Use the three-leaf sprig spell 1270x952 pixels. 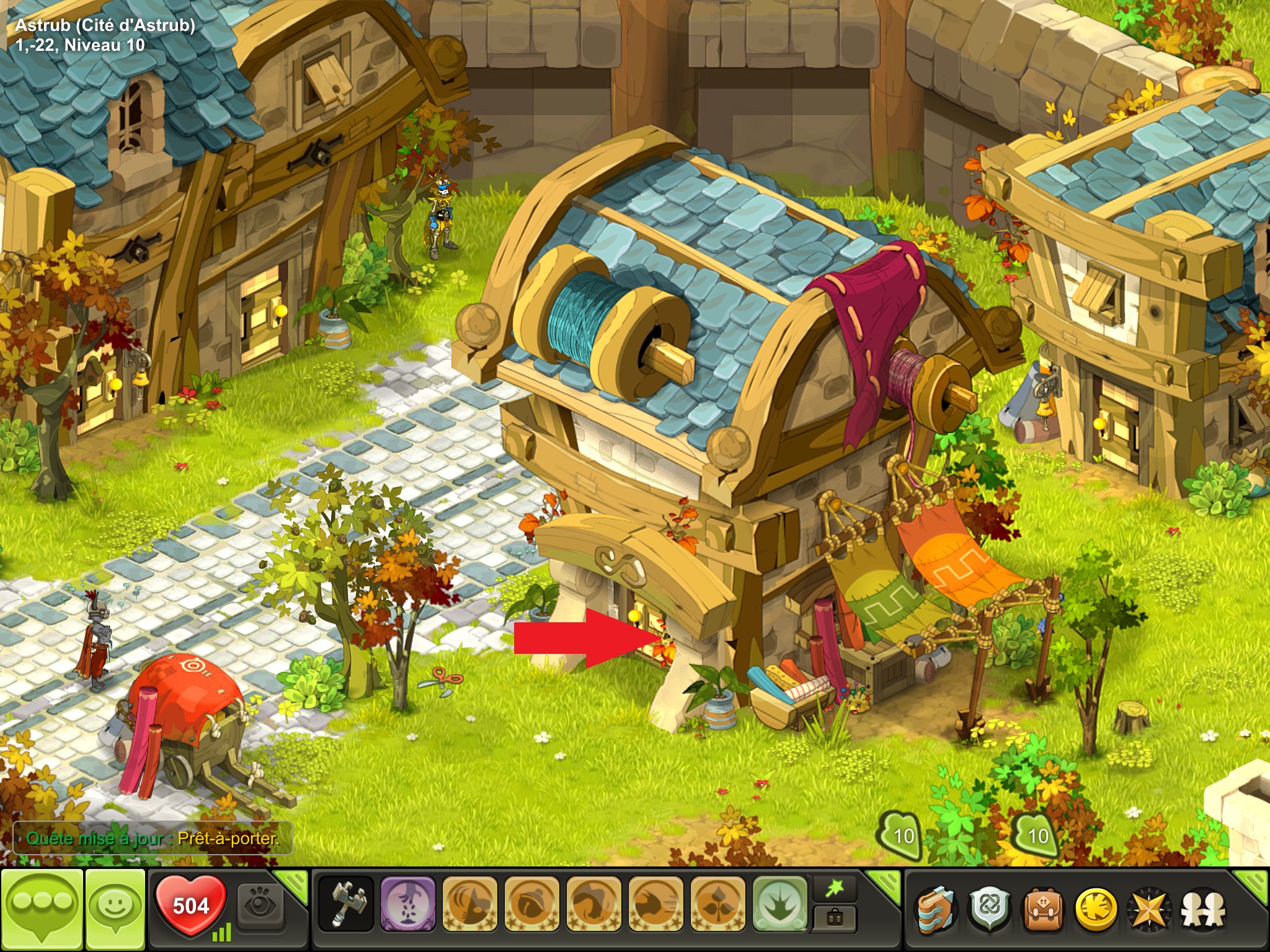717,904
